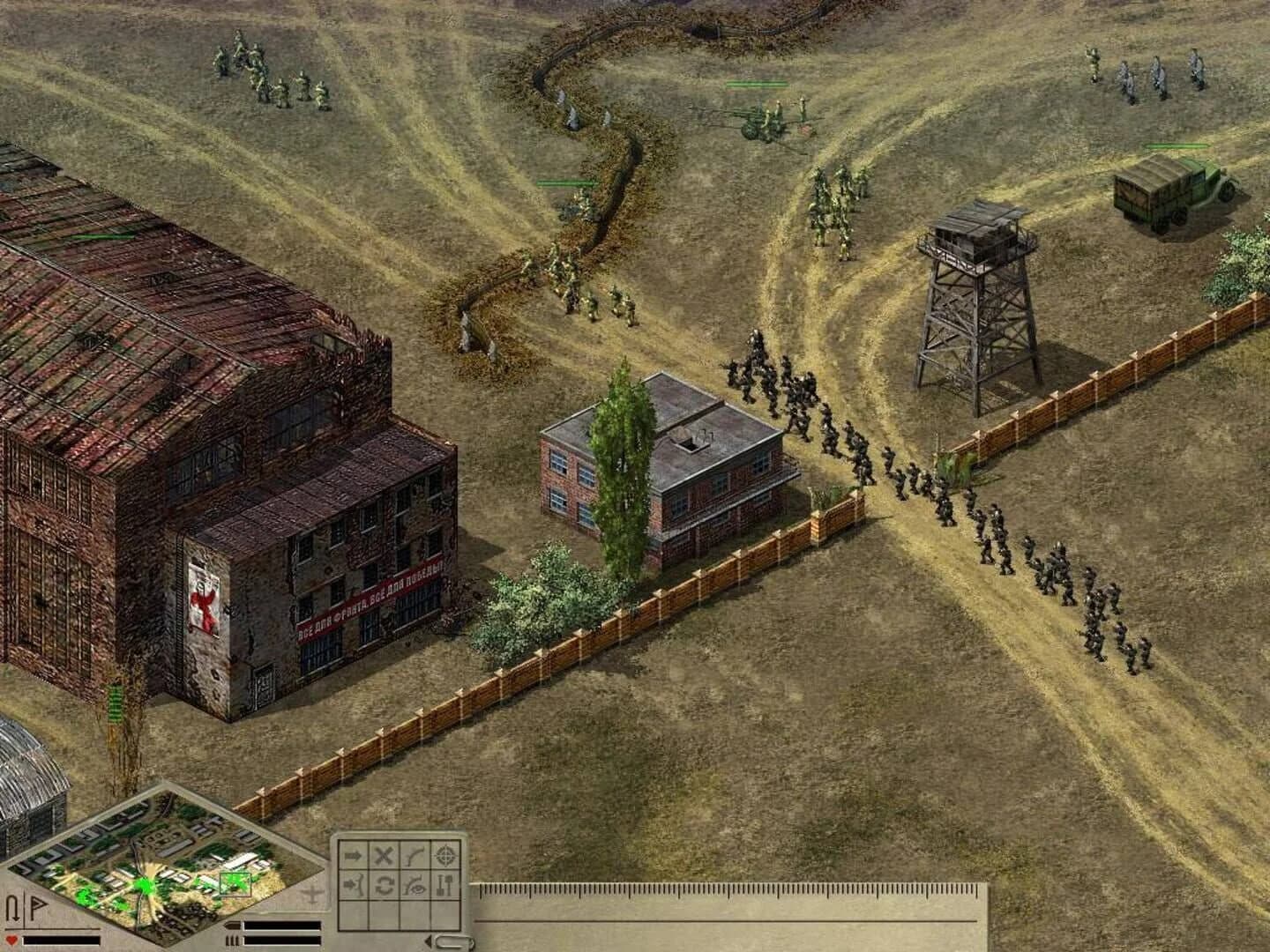Image resolution: width=1270 pixels, height=952 pixels.
Task: Click the red heart health indicator icon
Action: (x=11, y=940)
